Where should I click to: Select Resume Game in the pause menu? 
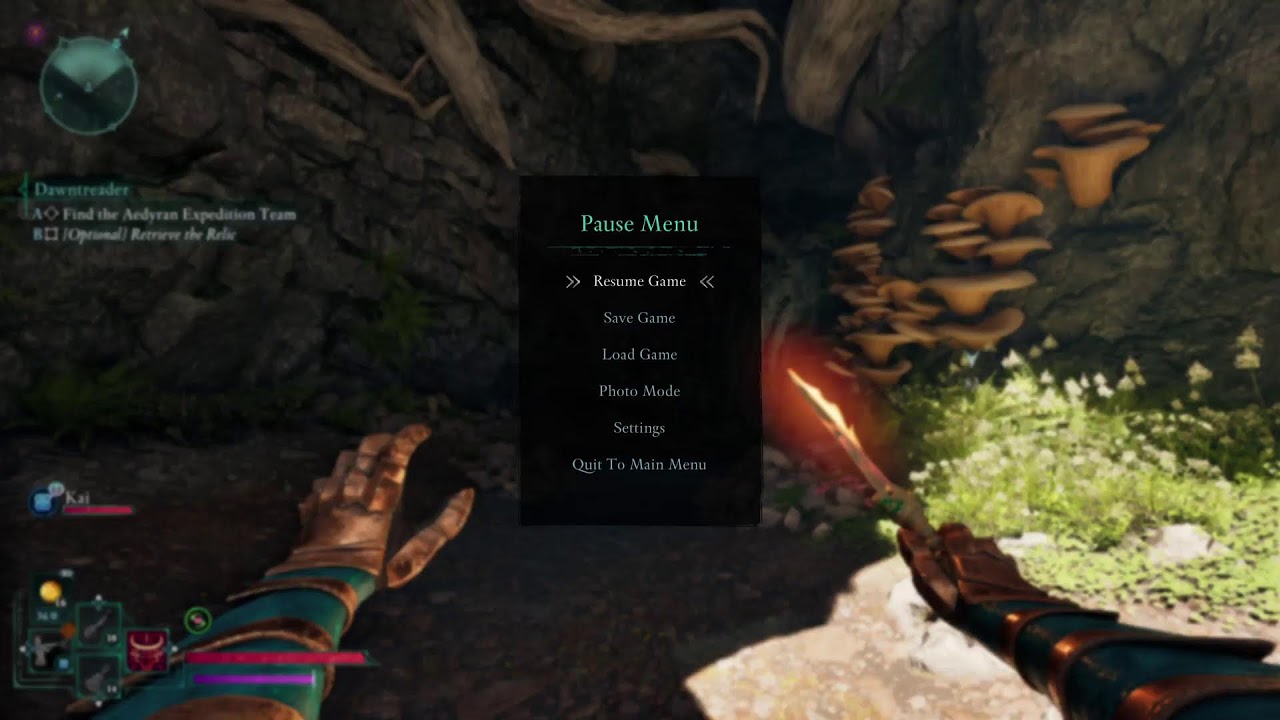point(639,281)
